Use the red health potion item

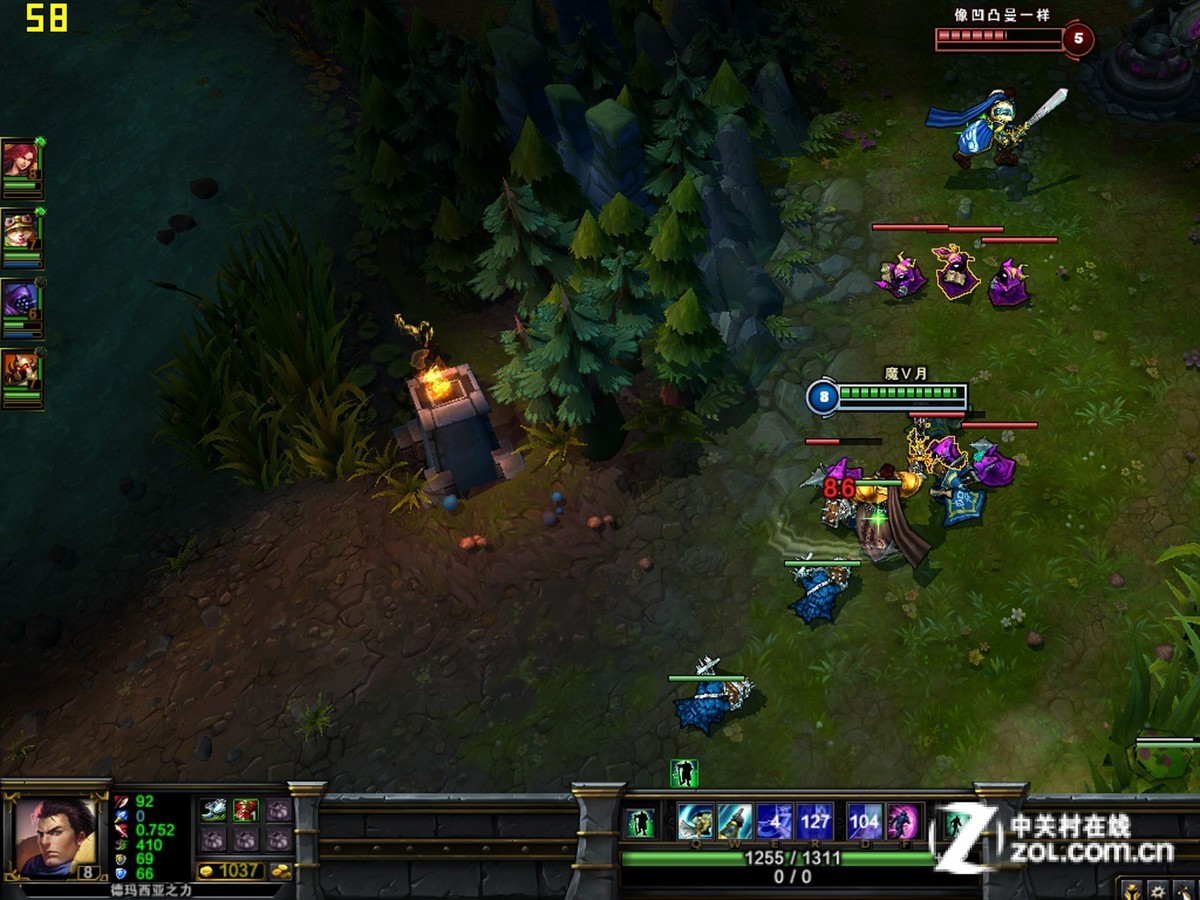(245, 811)
